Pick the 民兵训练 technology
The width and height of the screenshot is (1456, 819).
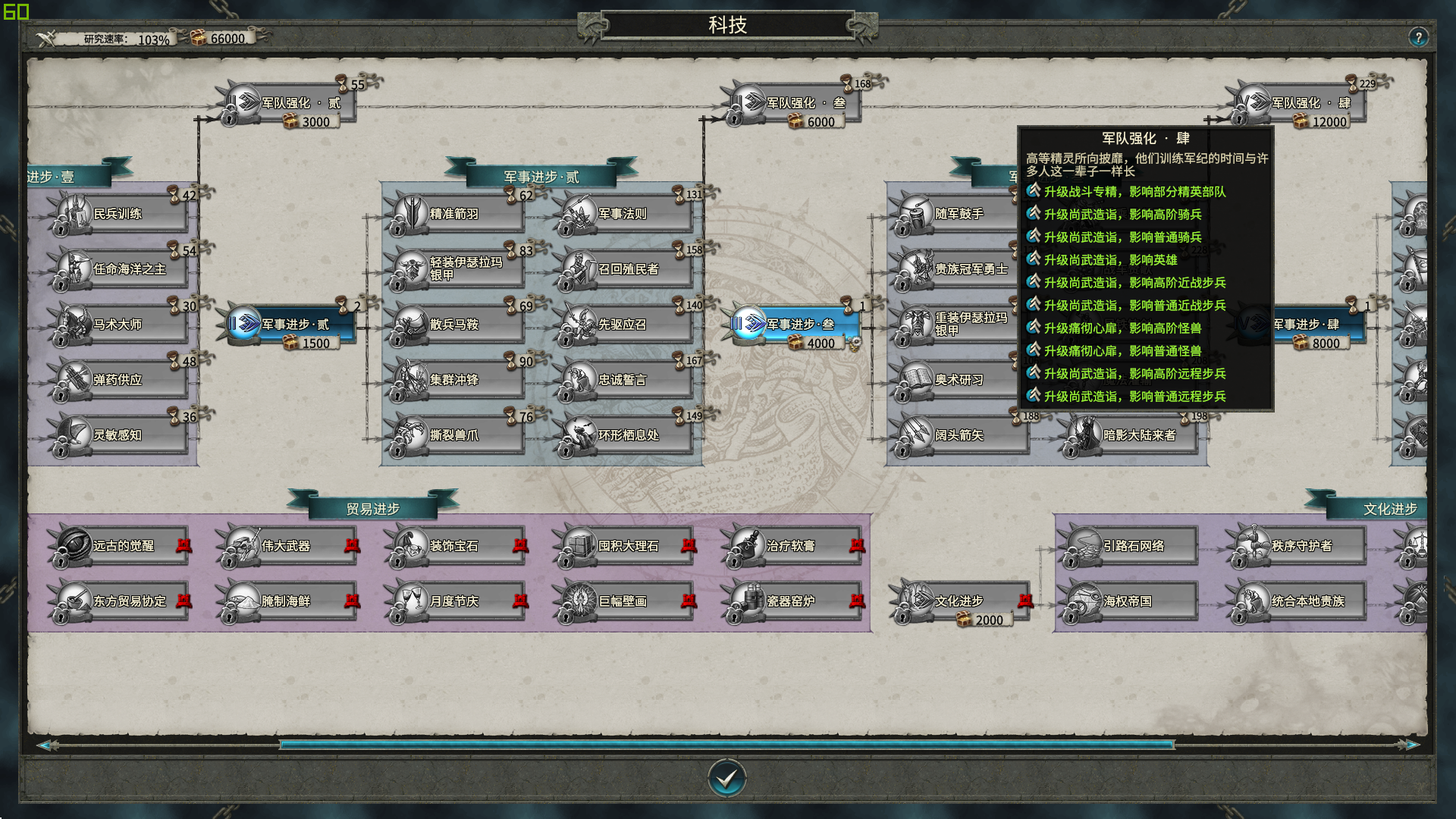120,214
